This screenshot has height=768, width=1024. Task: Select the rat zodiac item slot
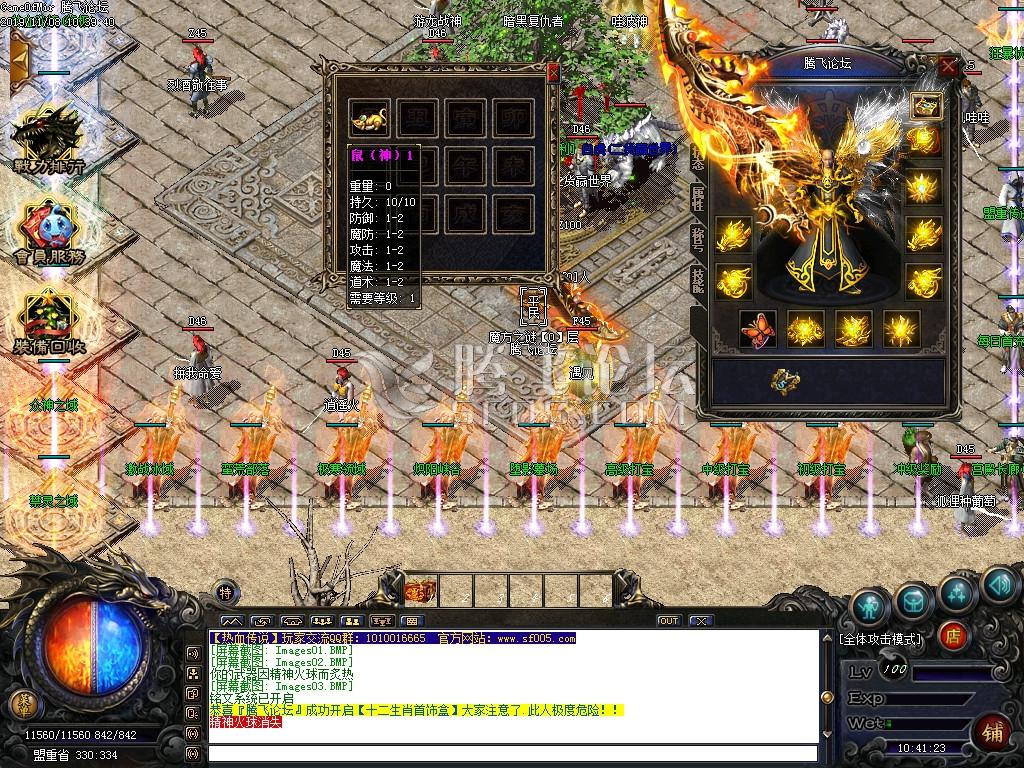(x=370, y=119)
